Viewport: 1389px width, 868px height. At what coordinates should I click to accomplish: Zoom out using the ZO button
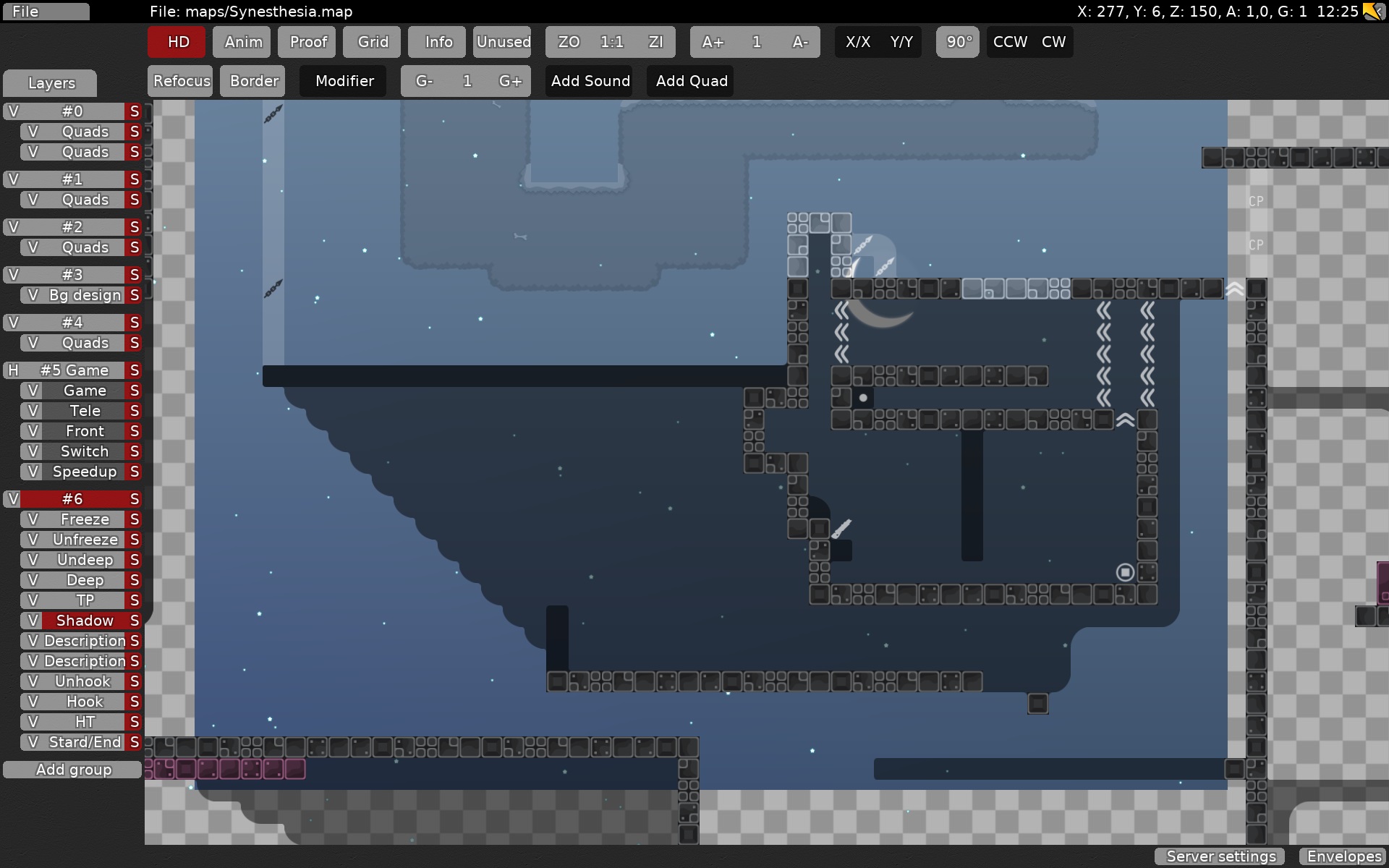click(569, 42)
